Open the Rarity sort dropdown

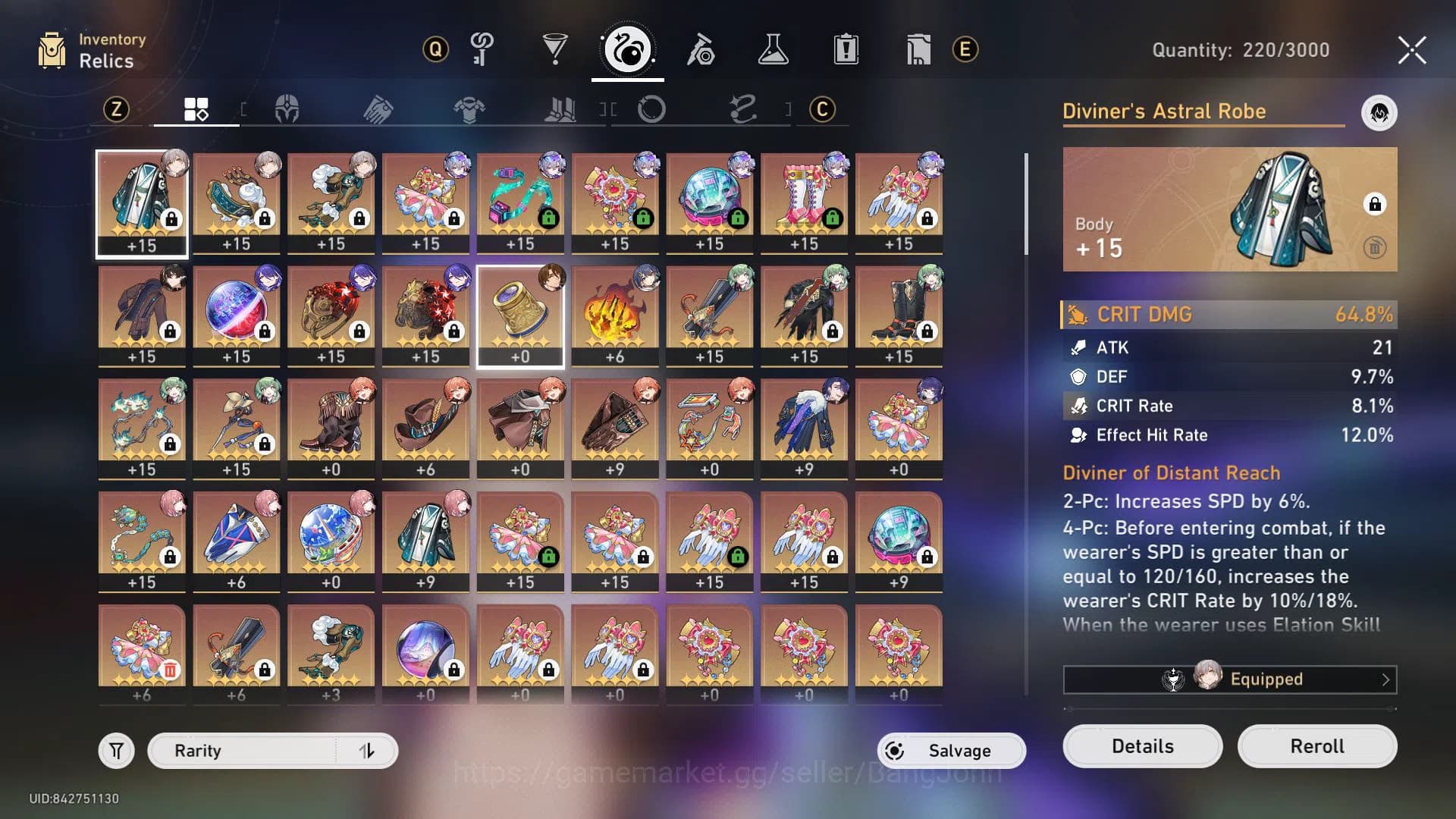[x=250, y=750]
